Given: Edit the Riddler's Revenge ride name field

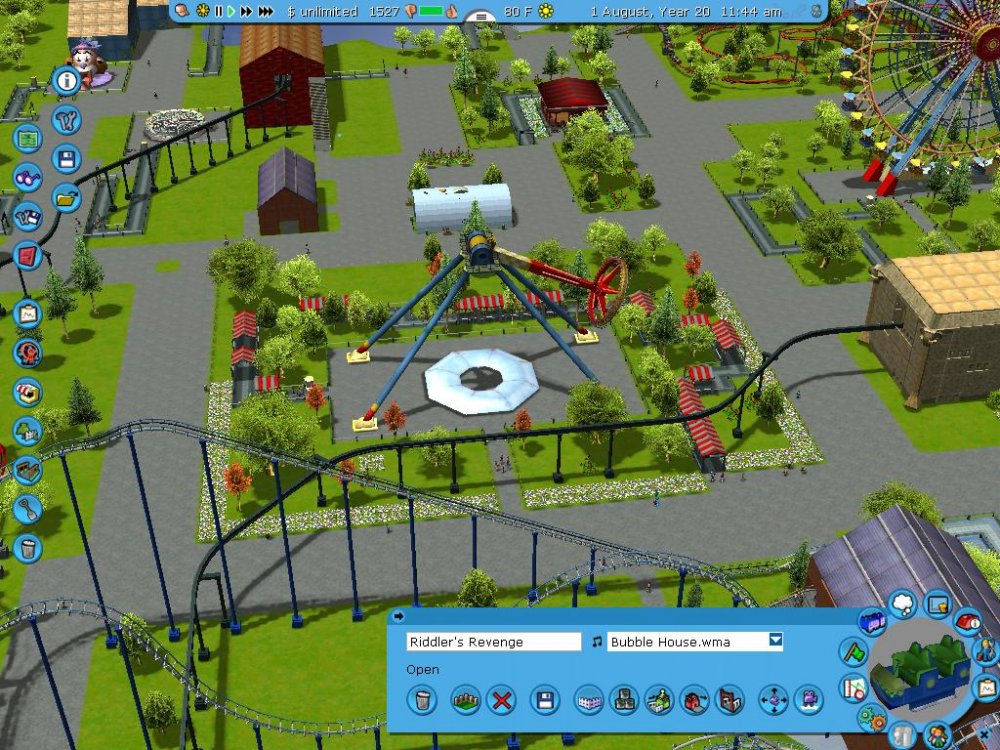Looking at the screenshot, I should (x=493, y=641).
